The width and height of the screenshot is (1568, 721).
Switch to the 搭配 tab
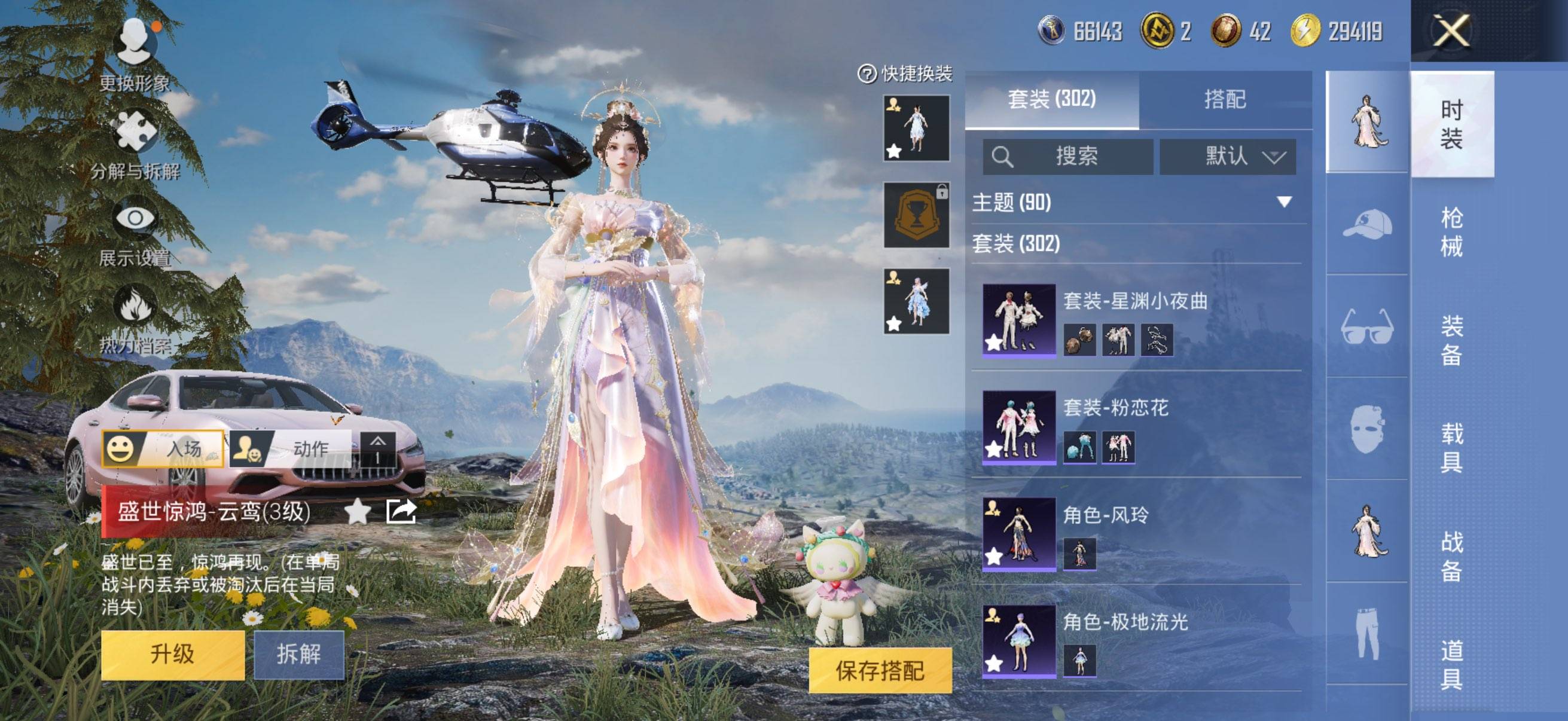1225,100
